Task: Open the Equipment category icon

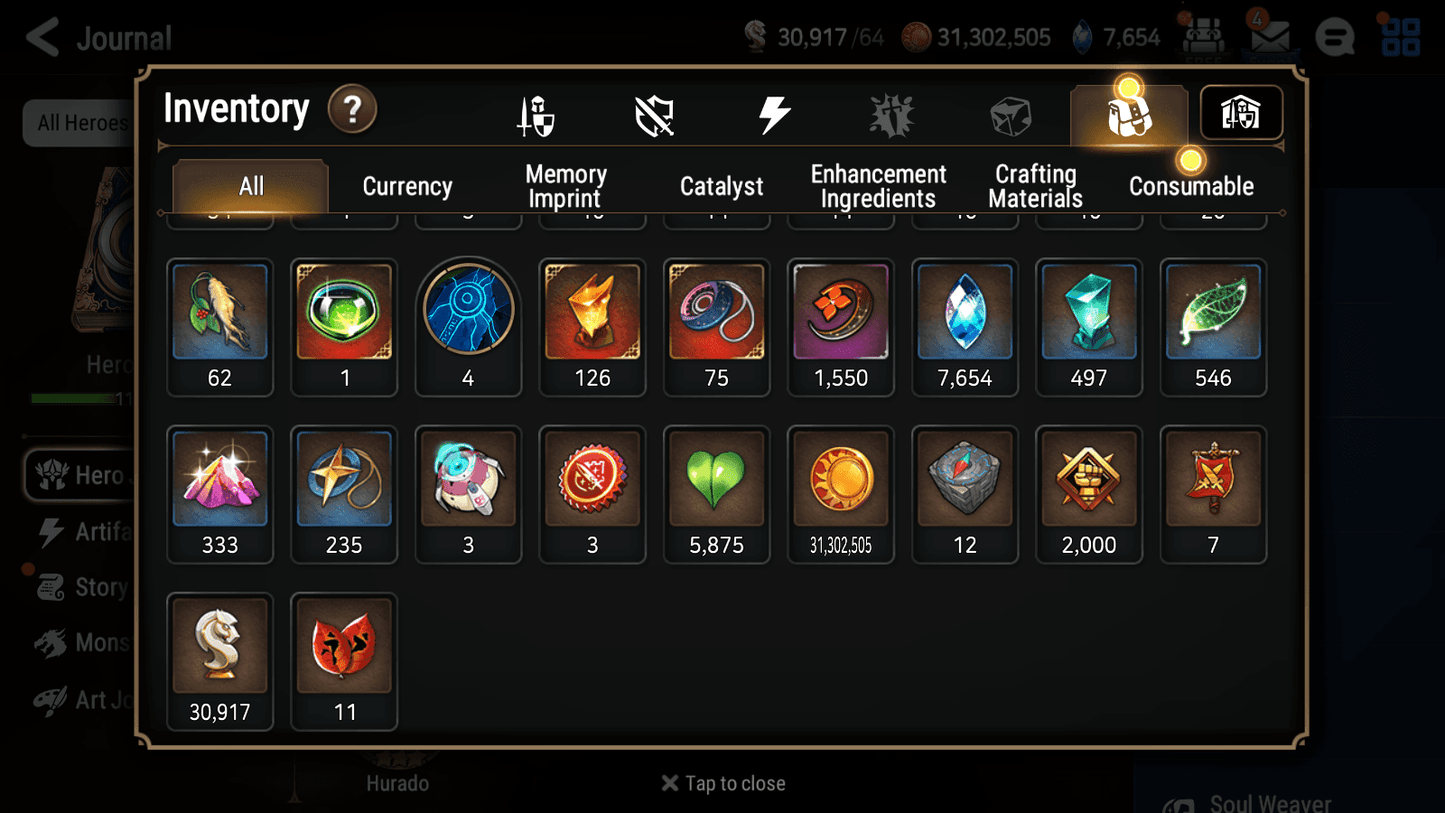Action: [x=537, y=113]
